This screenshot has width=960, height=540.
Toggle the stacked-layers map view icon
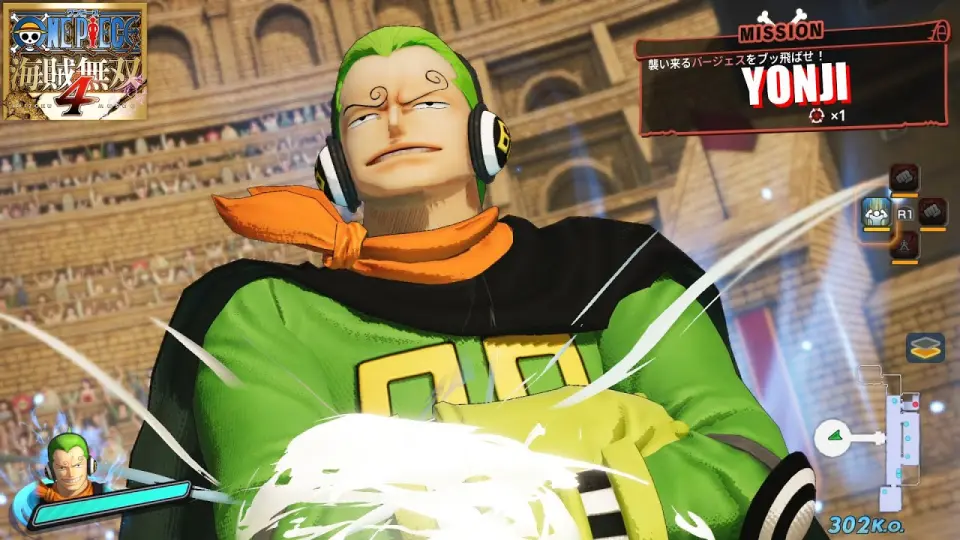click(x=925, y=347)
